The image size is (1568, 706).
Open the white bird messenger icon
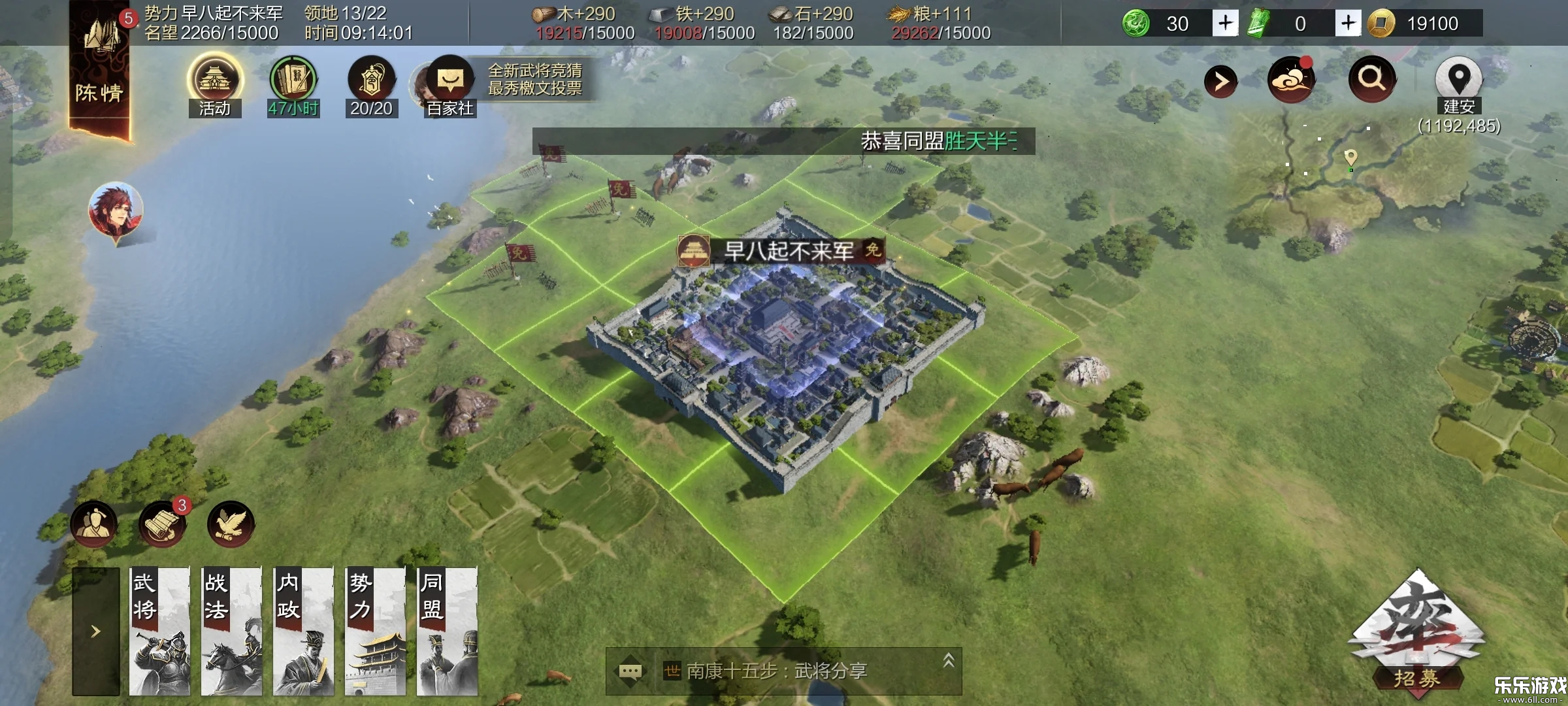click(x=230, y=524)
